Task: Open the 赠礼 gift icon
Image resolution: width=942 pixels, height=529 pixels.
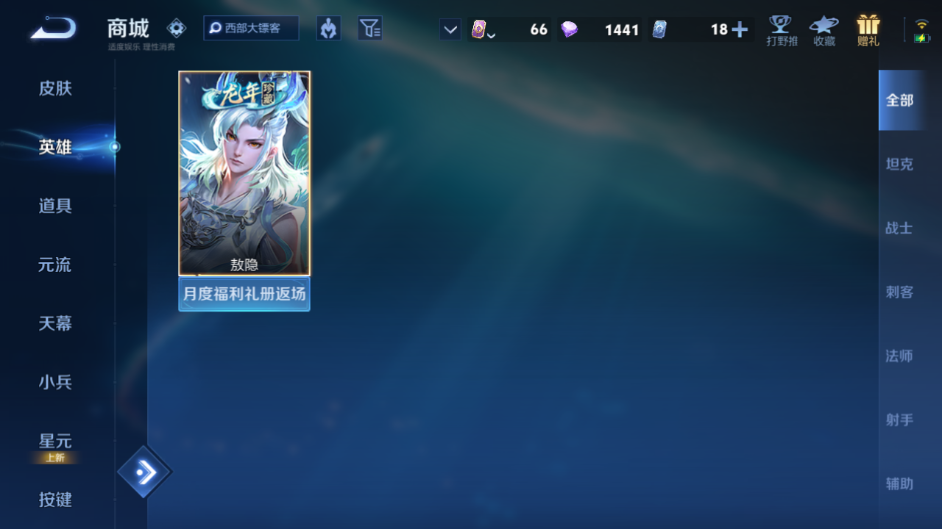Action: click(x=868, y=30)
